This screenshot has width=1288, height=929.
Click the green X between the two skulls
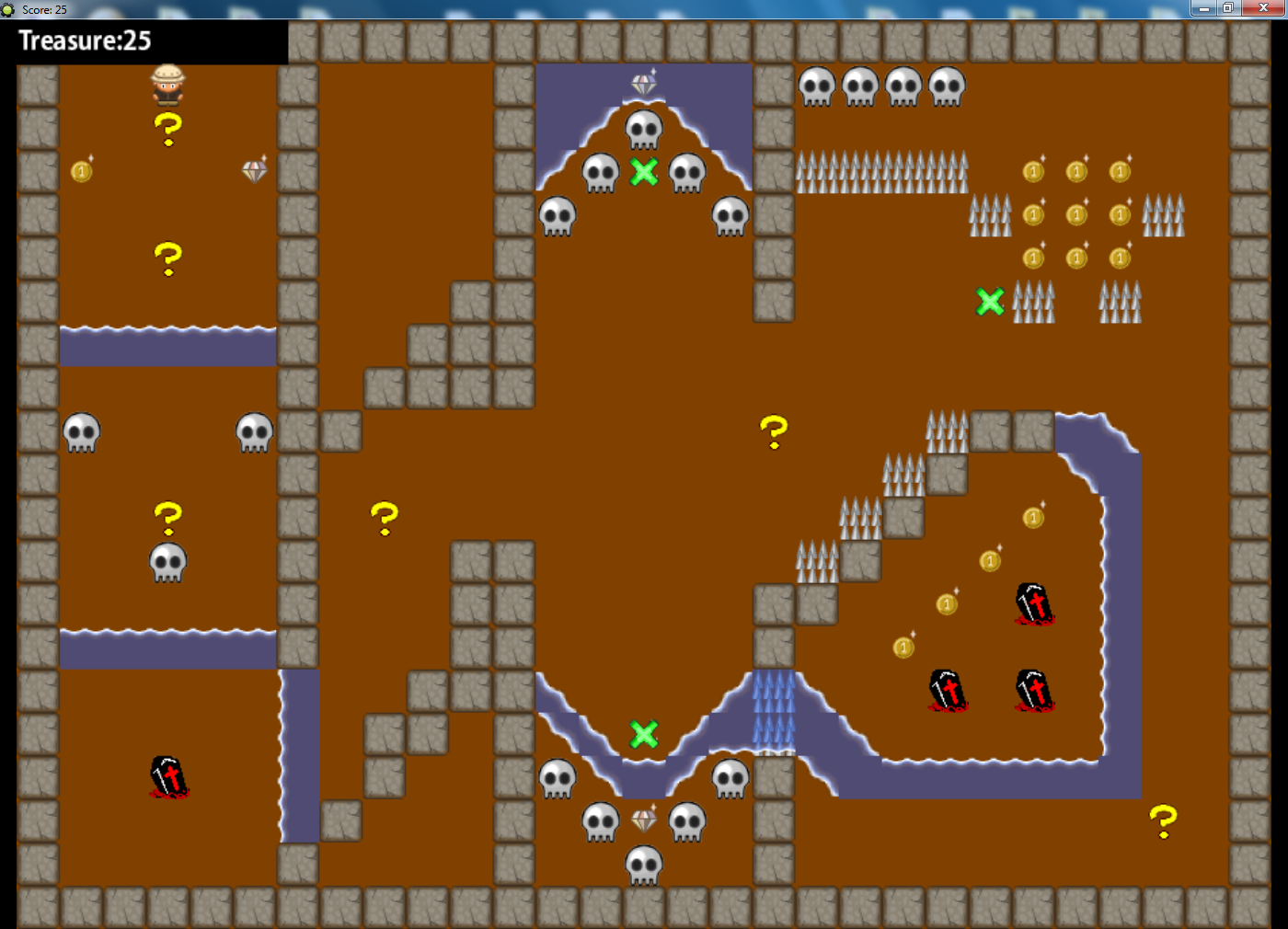click(644, 172)
